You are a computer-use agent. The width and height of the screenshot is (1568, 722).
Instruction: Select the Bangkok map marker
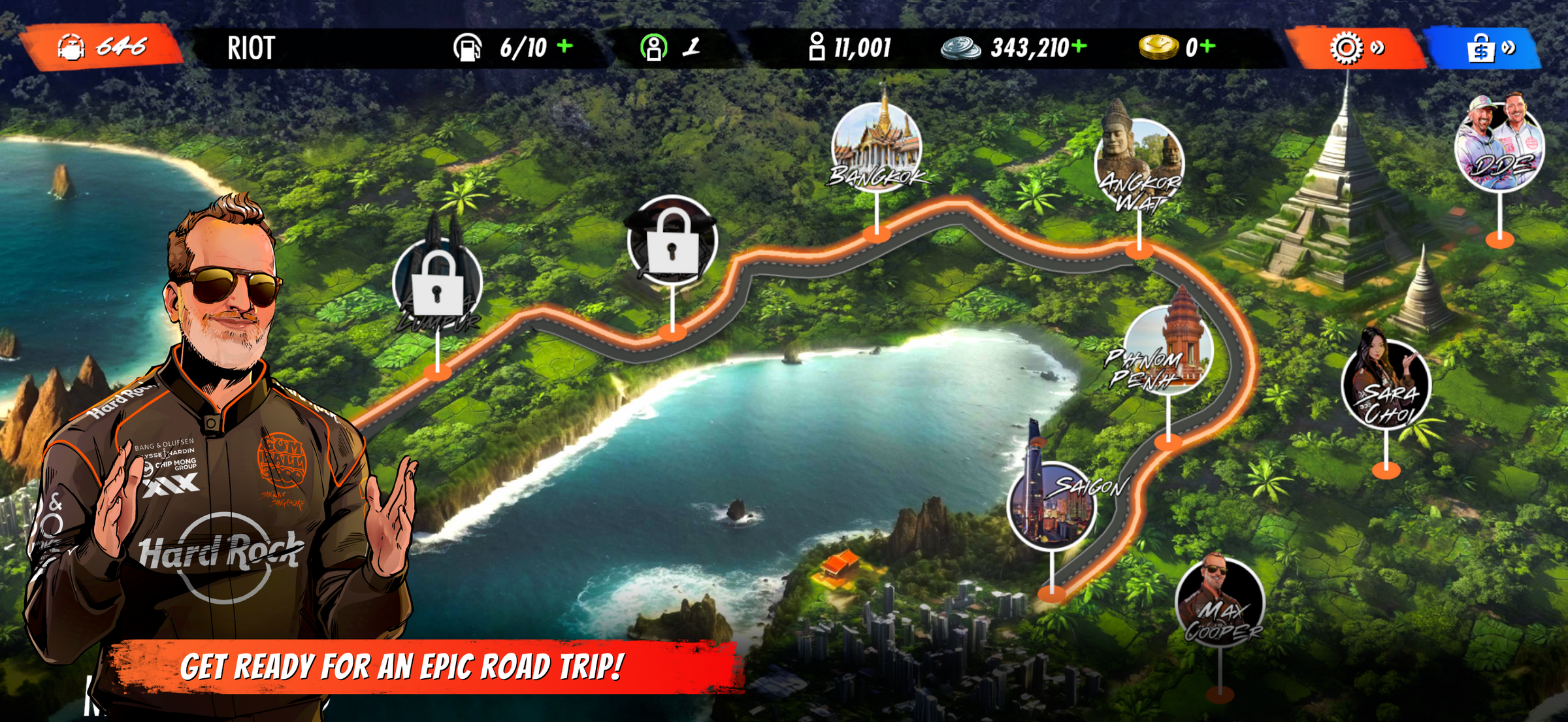(876, 147)
